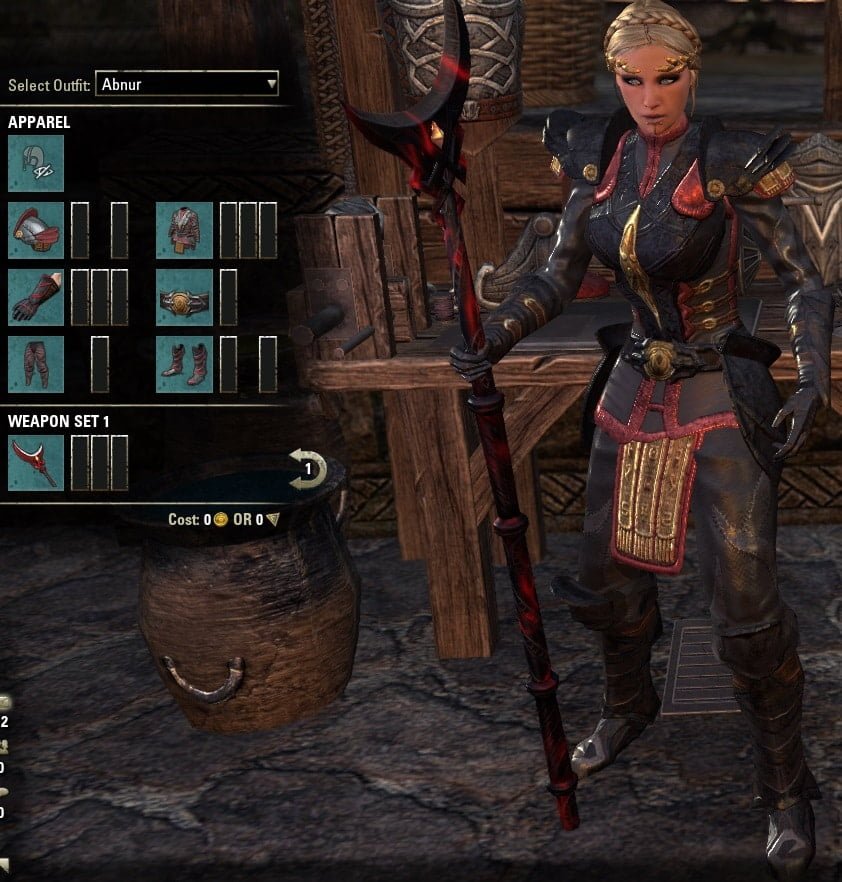
Task: Pick the red gloves apparel slot
Action: (x=36, y=297)
